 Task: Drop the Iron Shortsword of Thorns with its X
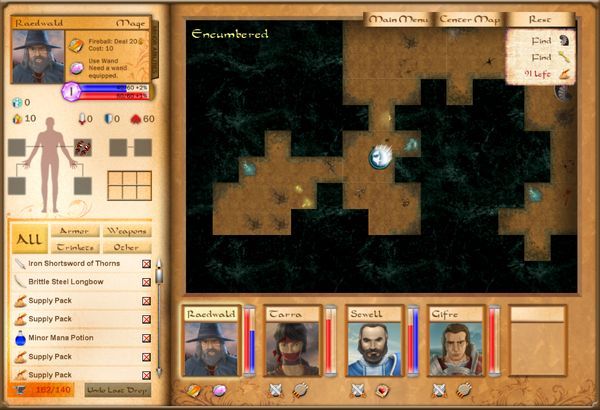coord(146,264)
